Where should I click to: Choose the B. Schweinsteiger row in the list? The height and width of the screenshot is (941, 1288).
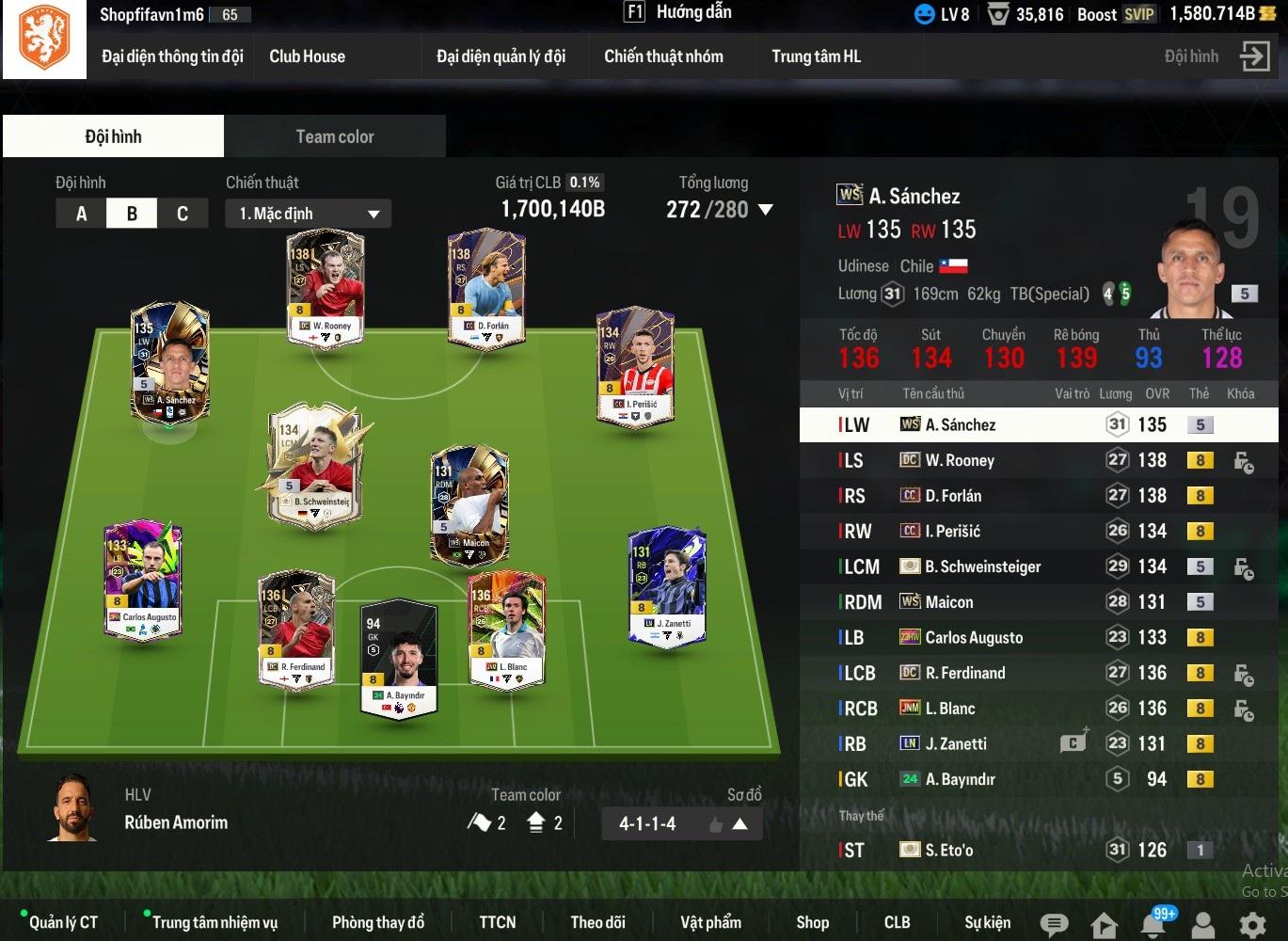click(982, 566)
